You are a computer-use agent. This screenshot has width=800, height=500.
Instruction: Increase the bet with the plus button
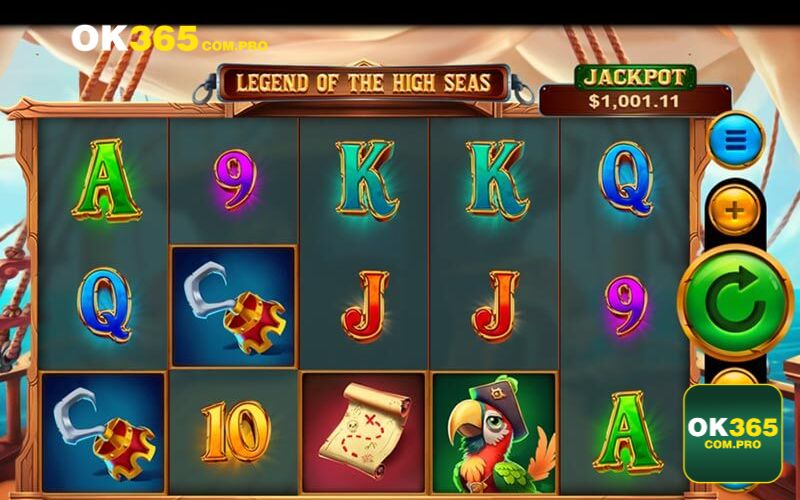(x=735, y=210)
